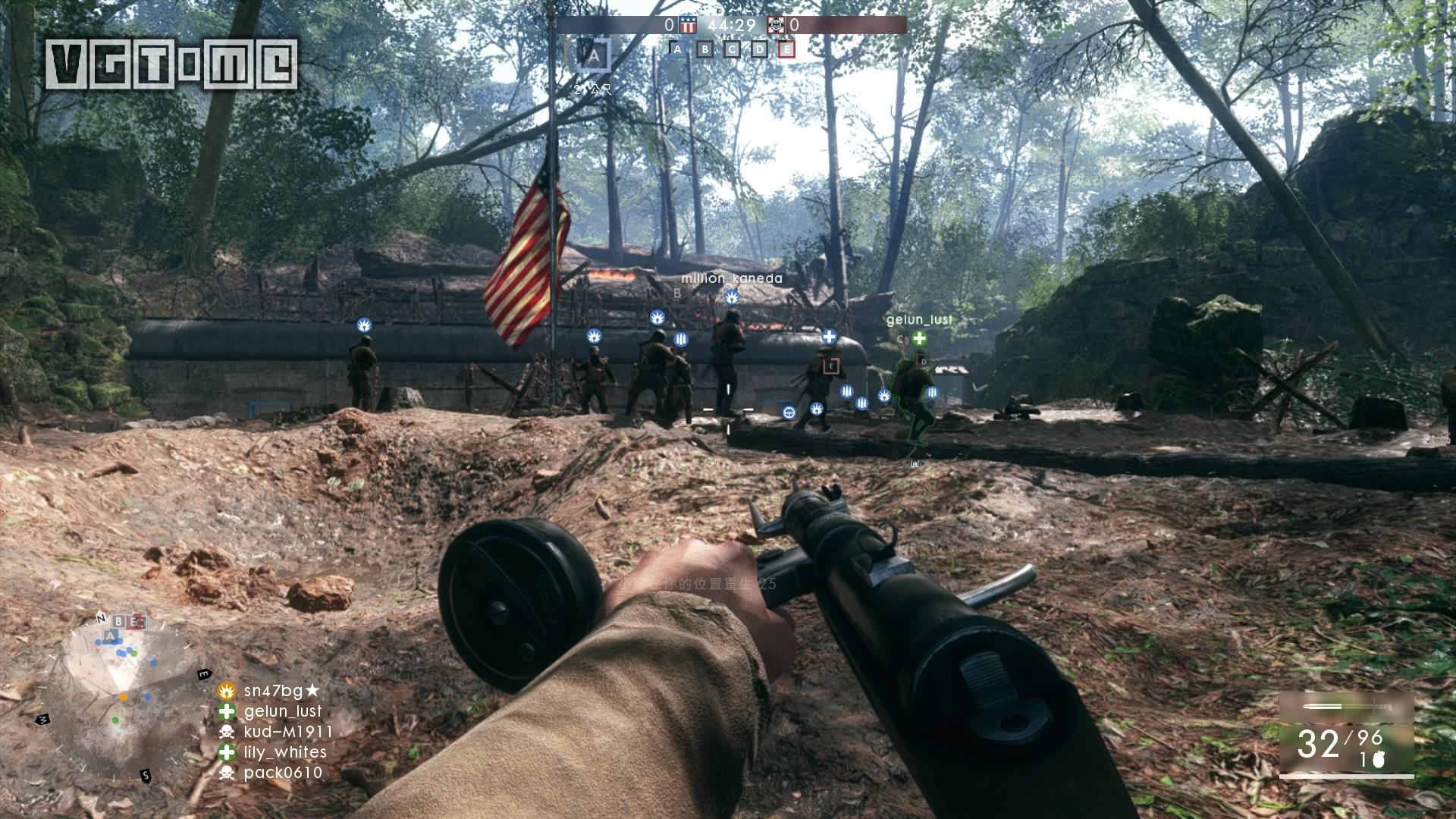Image resolution: width=1456 pixels, height=819 pixels.
Task: Pick objective D flag in top objective bar
Action: pos(760,49)
